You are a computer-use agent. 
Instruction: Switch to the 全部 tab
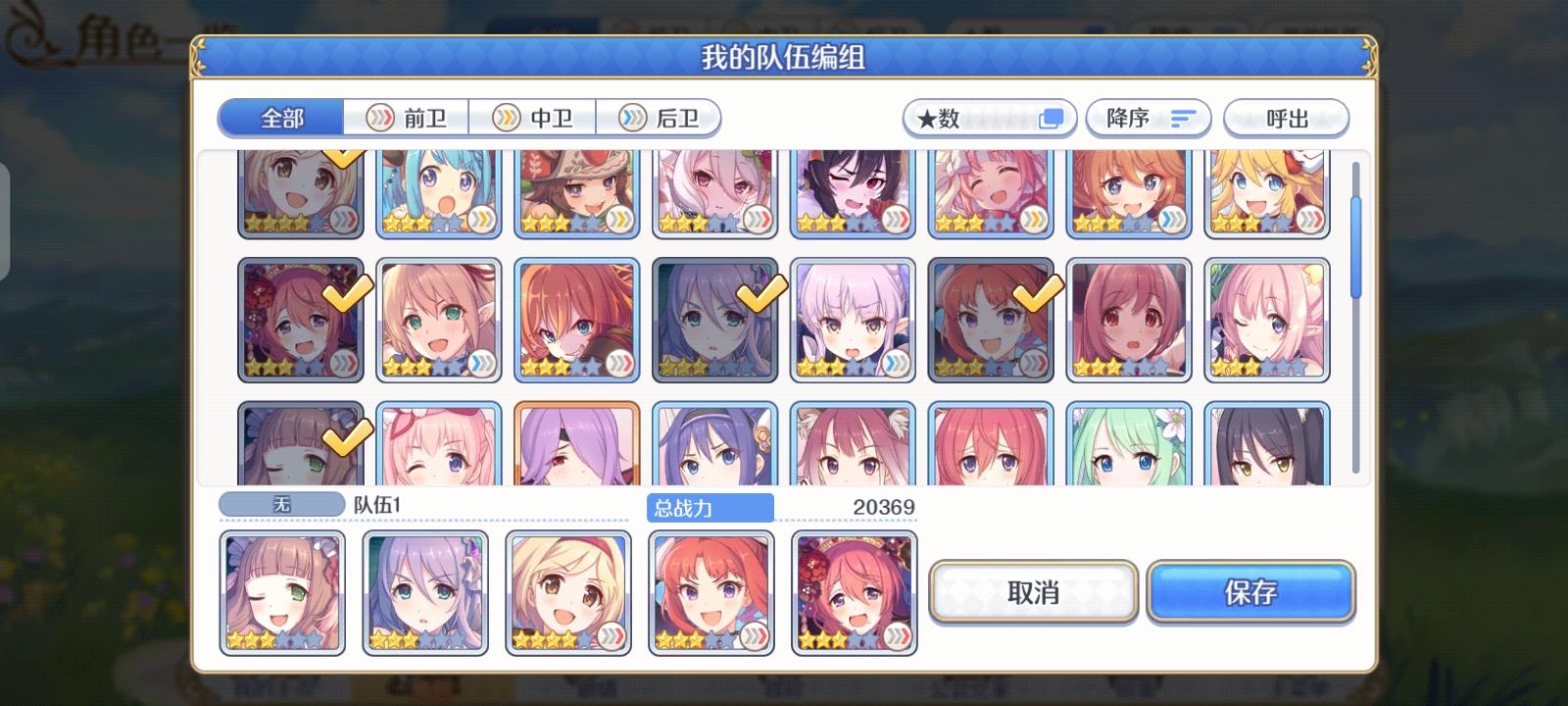click(x=279, y=117)
